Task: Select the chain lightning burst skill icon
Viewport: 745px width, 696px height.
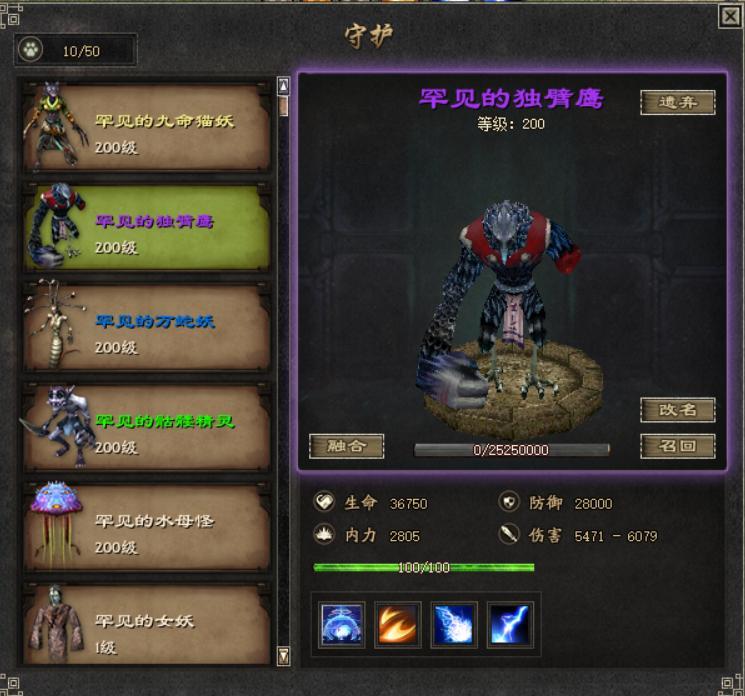Action: (455, 624)
